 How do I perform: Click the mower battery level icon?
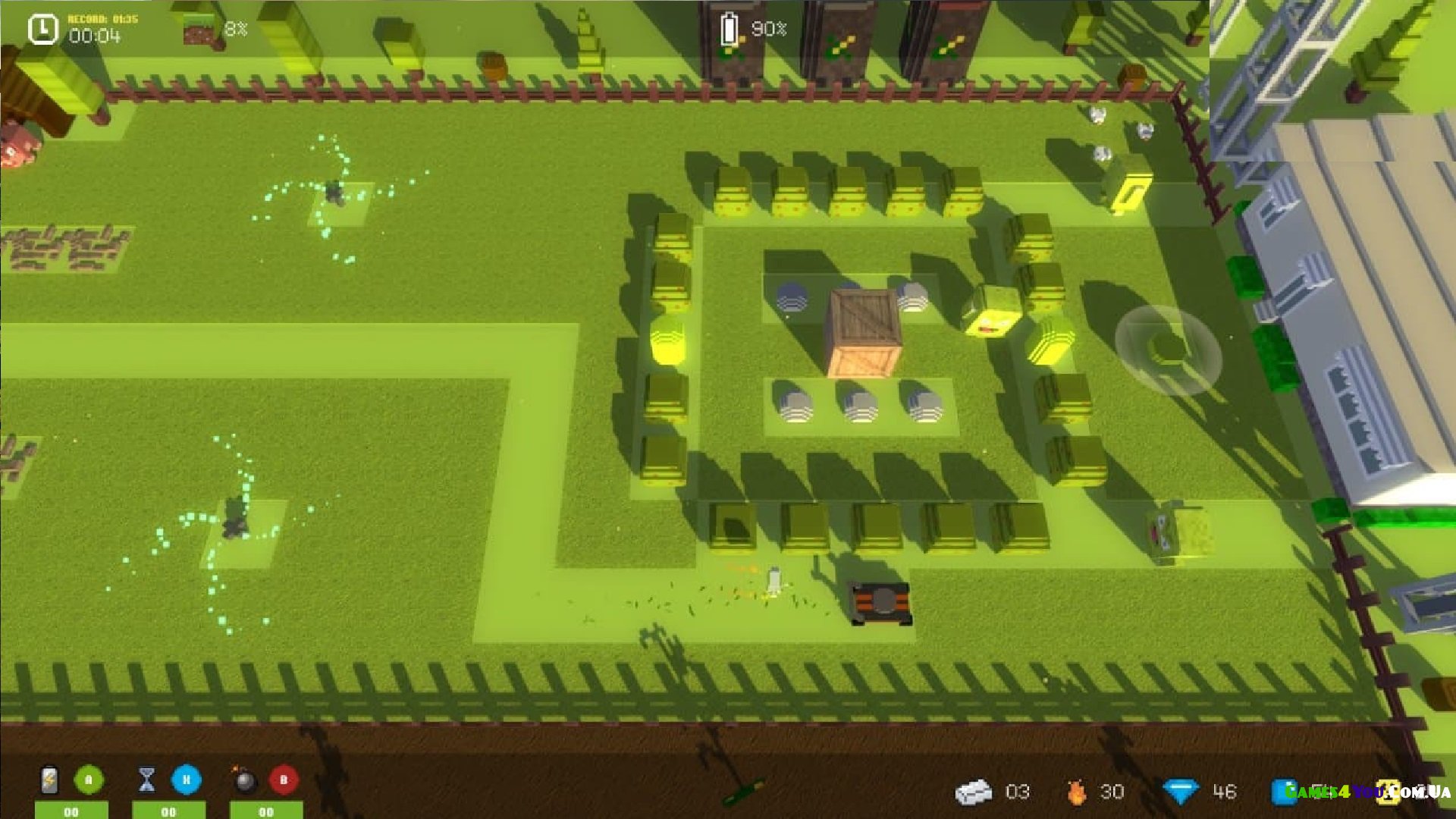(x=729, y=30)
